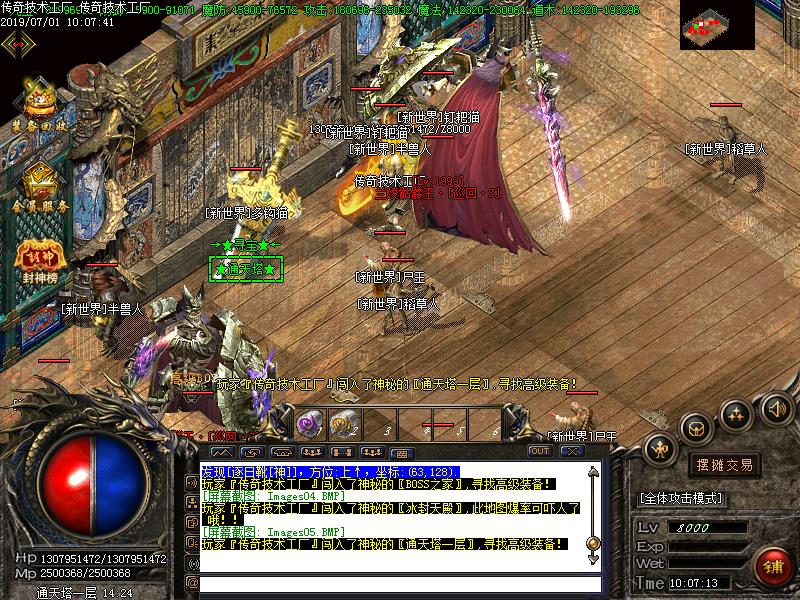Open the 封神榜 ranking board
This screenshot has height=600, width=800.
click(x=40, y=260)
